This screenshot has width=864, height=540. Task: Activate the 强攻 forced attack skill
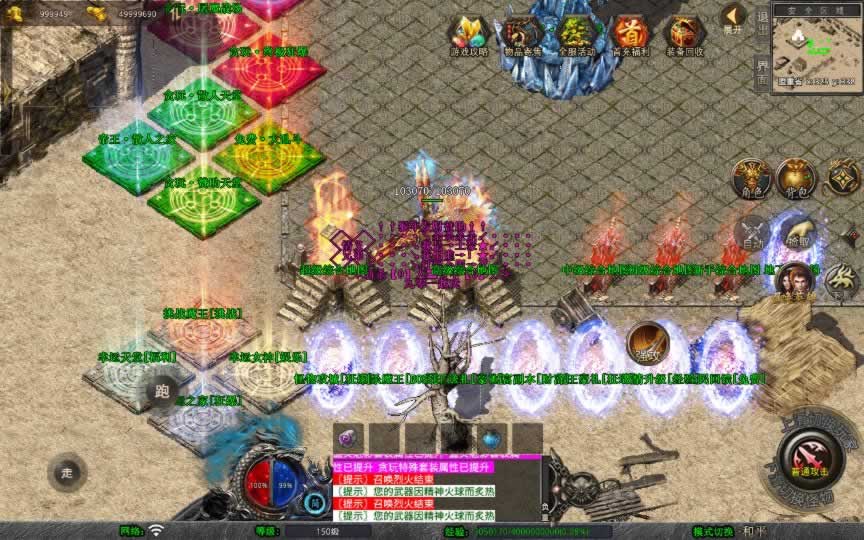click(x=647, y=343)
